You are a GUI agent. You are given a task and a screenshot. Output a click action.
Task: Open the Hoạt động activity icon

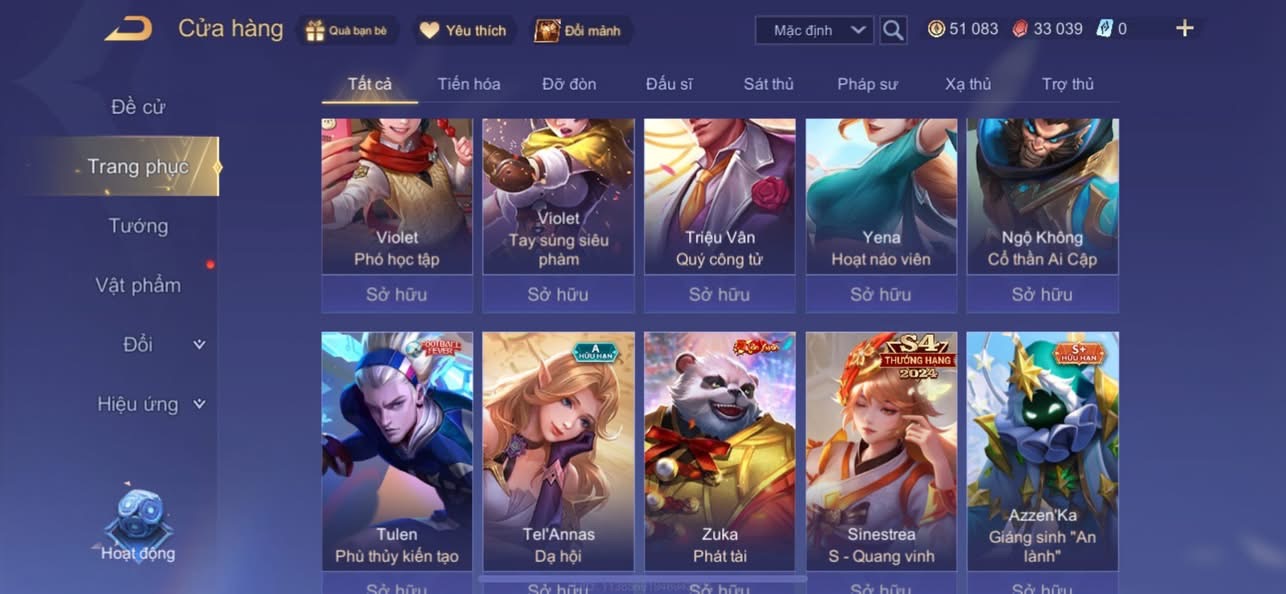138,525
